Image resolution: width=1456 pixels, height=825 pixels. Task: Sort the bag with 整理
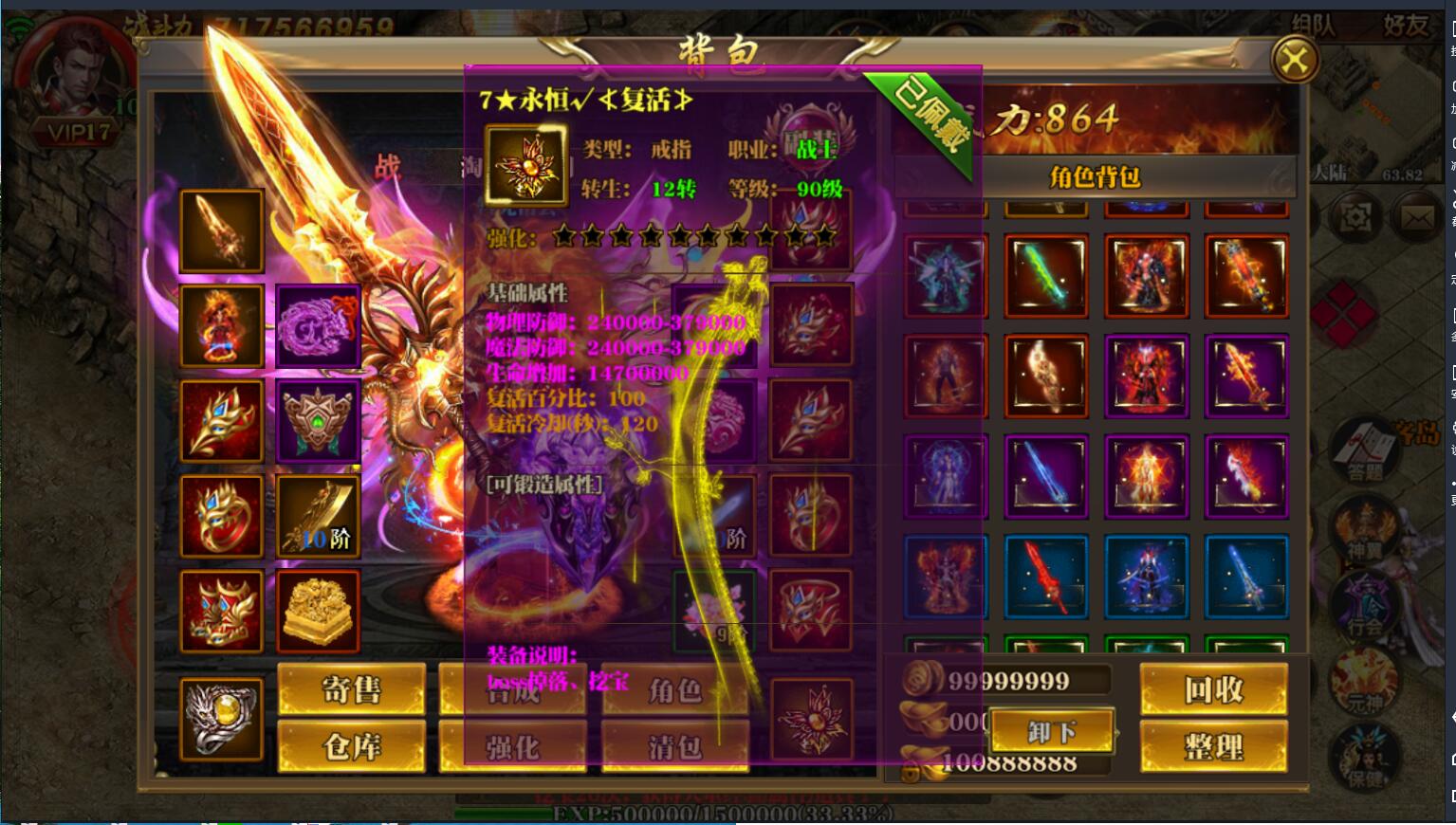coord(1213,746)
